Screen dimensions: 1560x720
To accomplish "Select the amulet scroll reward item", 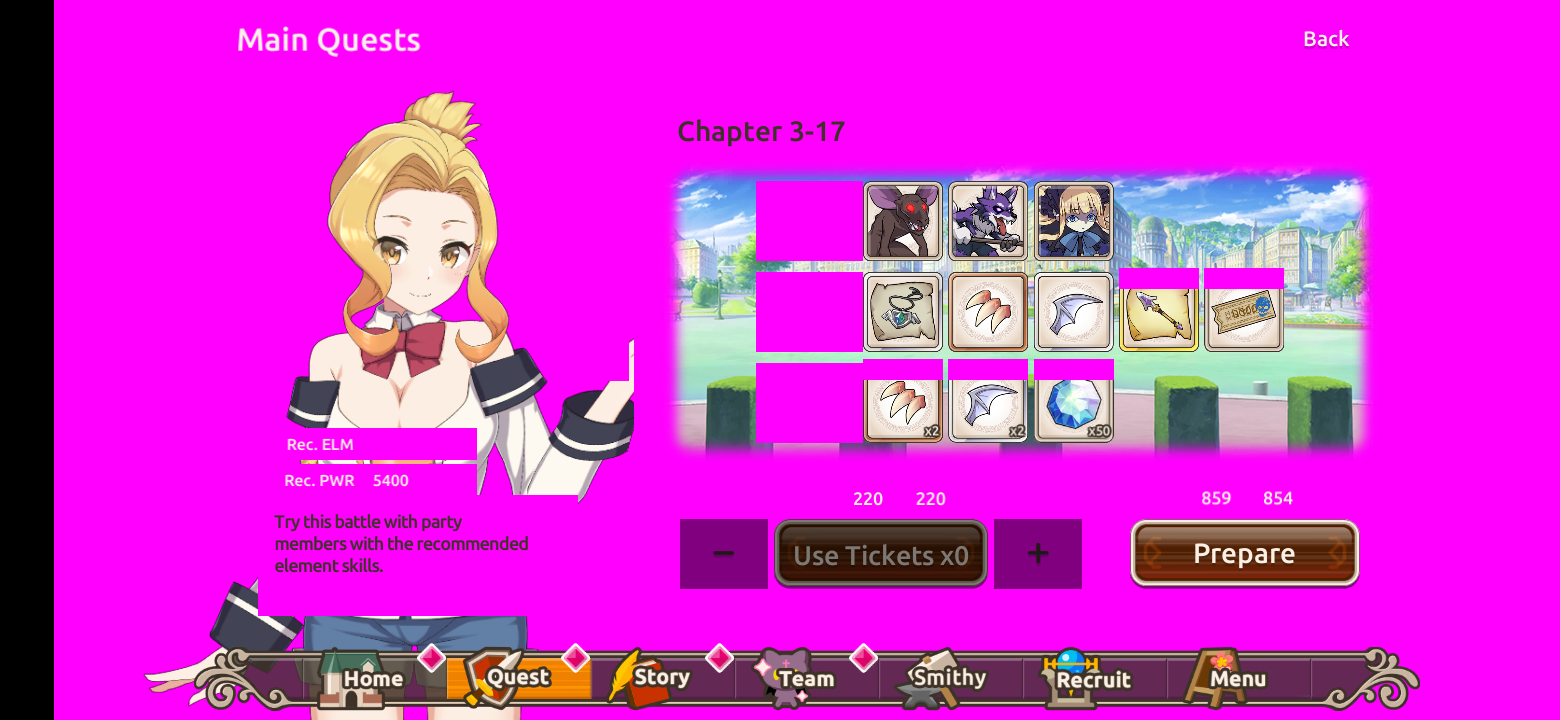I will tap(903, 312).
